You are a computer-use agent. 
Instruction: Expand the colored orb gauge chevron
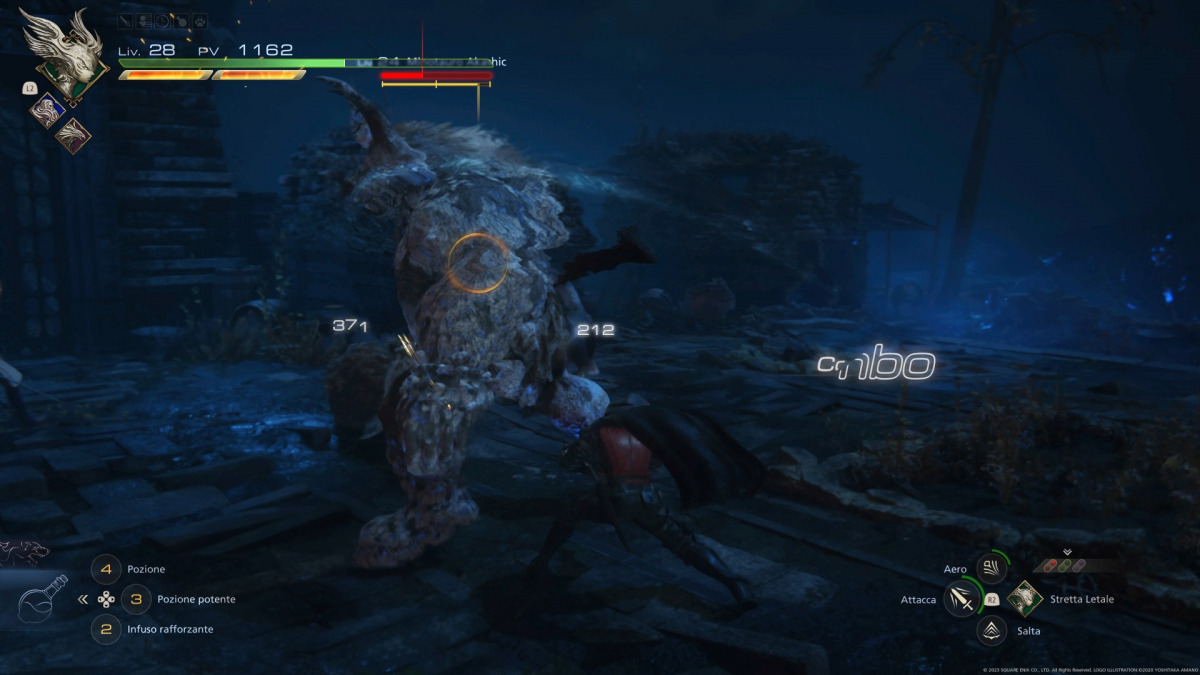[1067, 551]
